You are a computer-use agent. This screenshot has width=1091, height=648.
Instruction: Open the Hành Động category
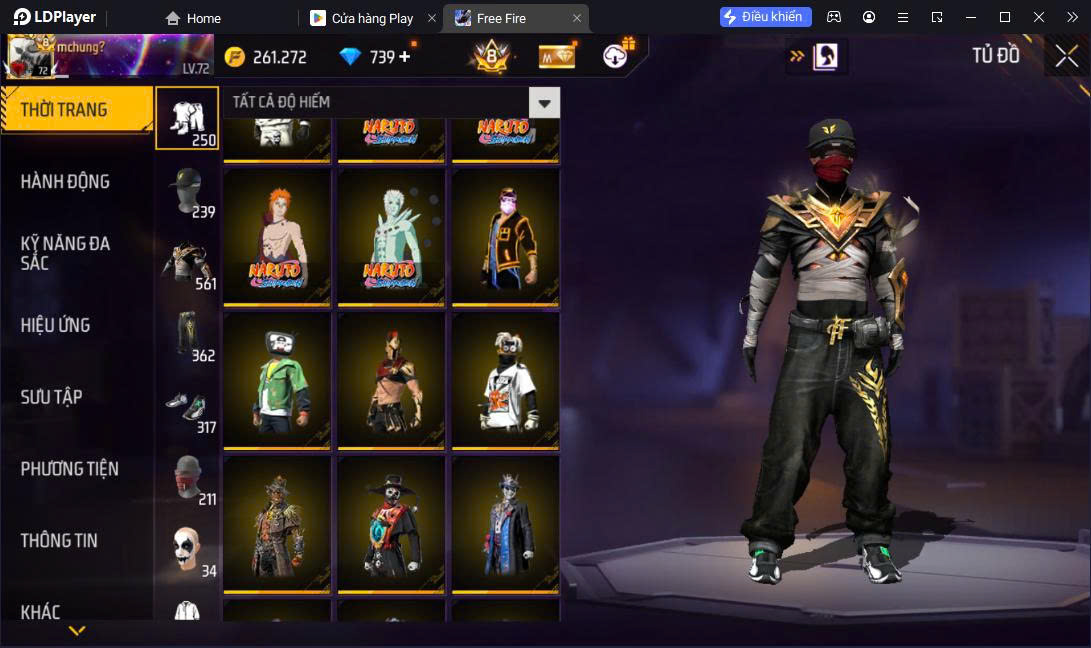point(66,181)
